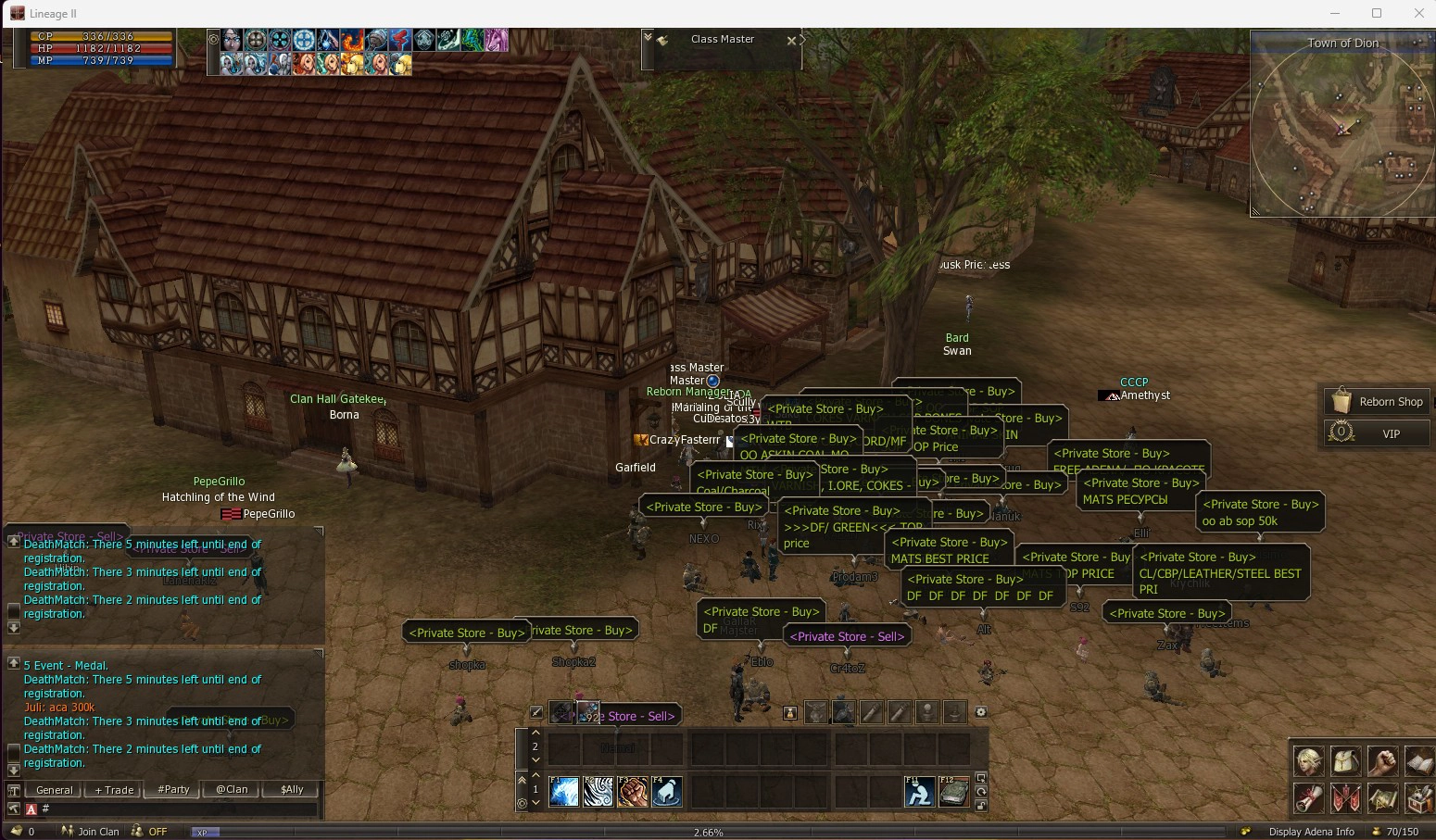Click the chat message input field
The image size is (1436, 840).
[x=176, y=809]
